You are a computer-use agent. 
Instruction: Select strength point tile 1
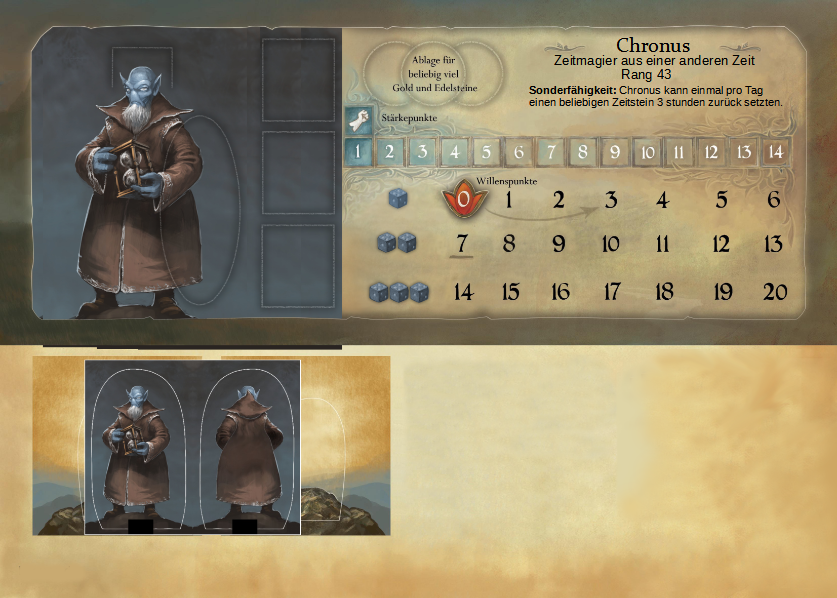coord(358,153)
